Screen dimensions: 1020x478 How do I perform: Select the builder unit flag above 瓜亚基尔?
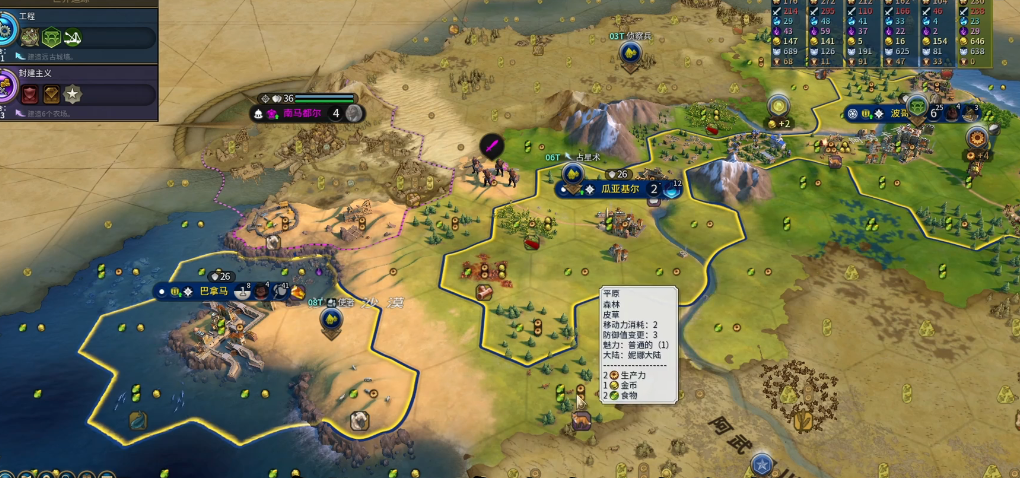(573, 174)
